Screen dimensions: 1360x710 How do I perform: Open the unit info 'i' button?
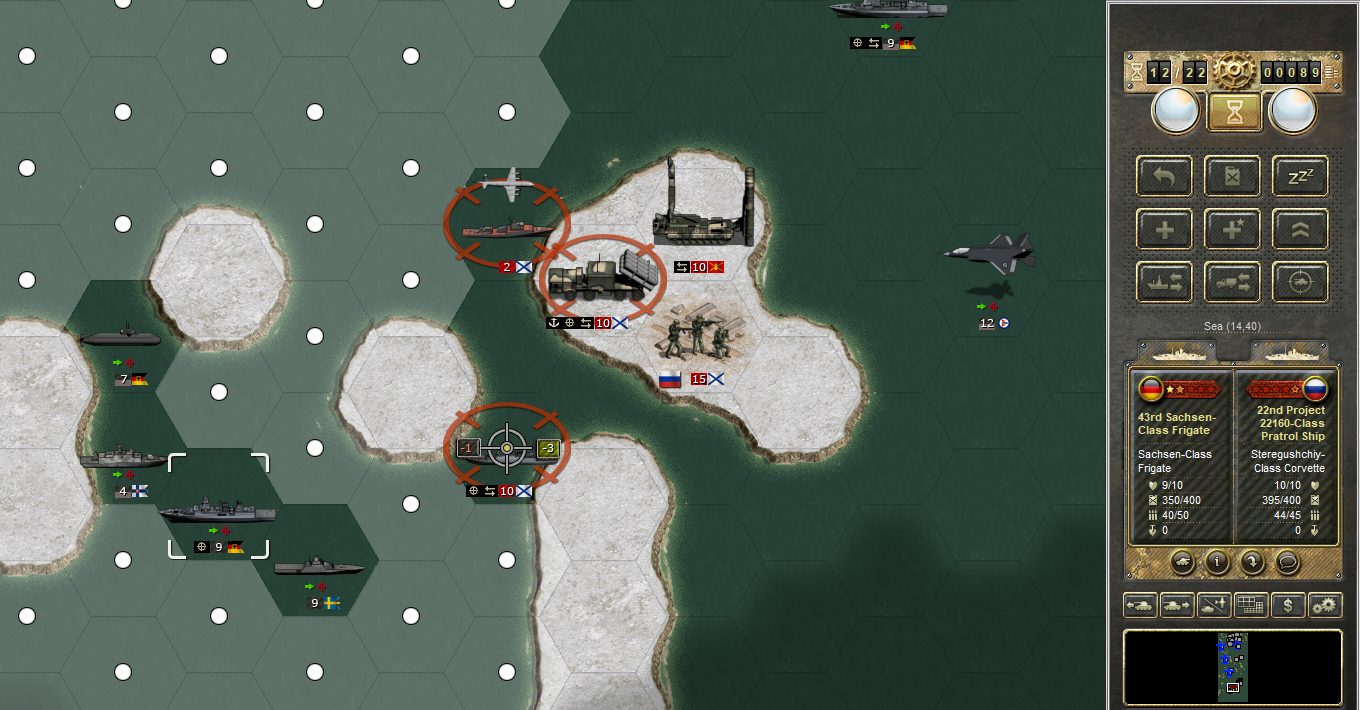tap(1217, 561)
